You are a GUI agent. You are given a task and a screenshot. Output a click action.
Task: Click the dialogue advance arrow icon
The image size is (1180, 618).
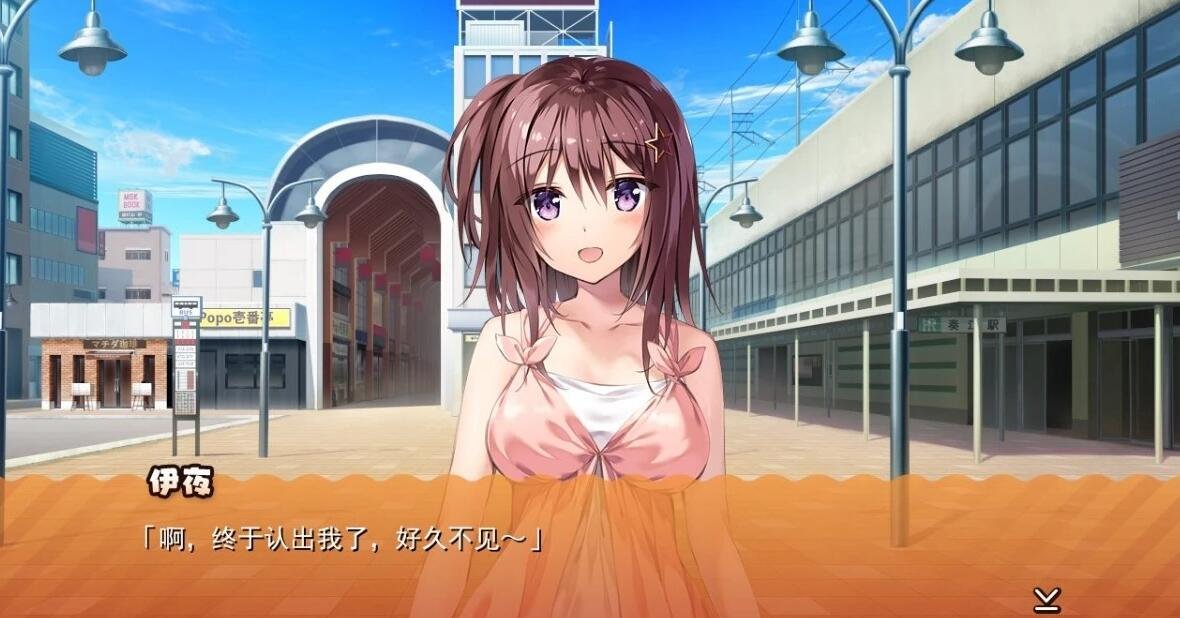(1046, 599)
